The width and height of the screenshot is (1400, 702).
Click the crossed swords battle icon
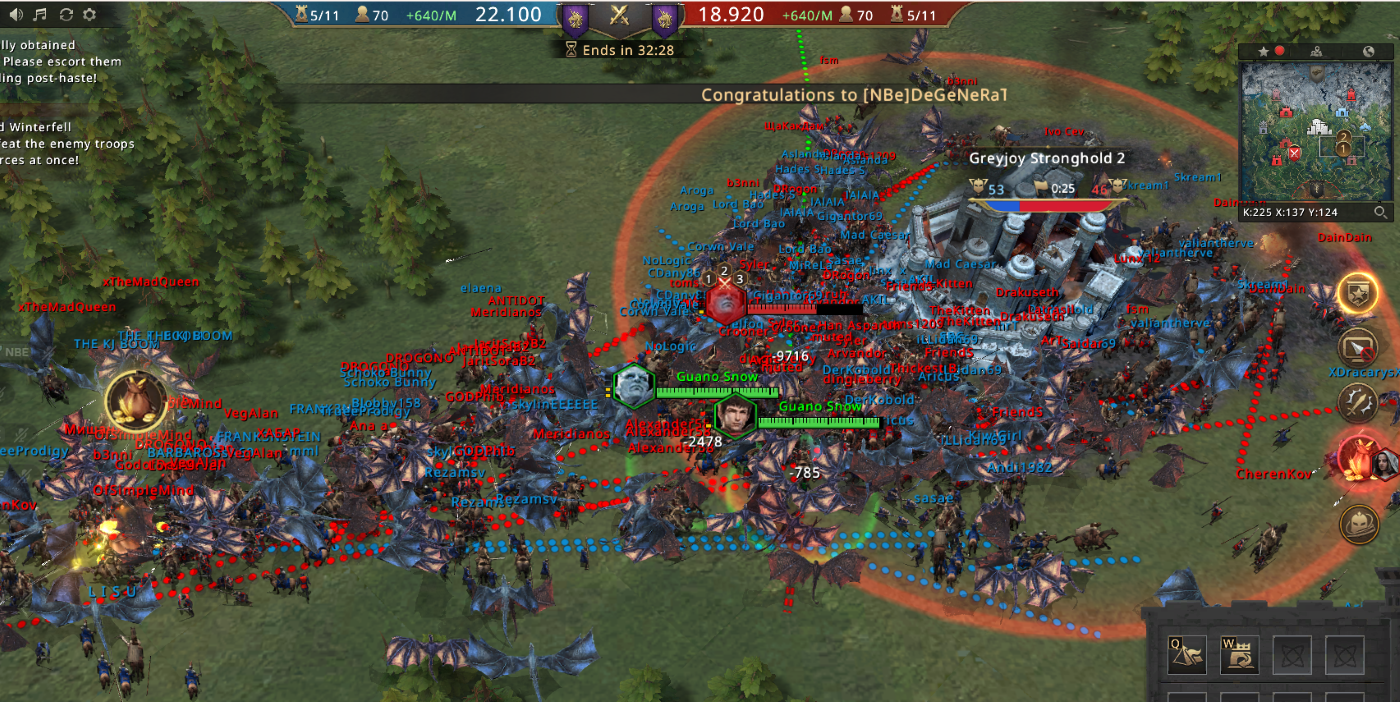(620, 15)
